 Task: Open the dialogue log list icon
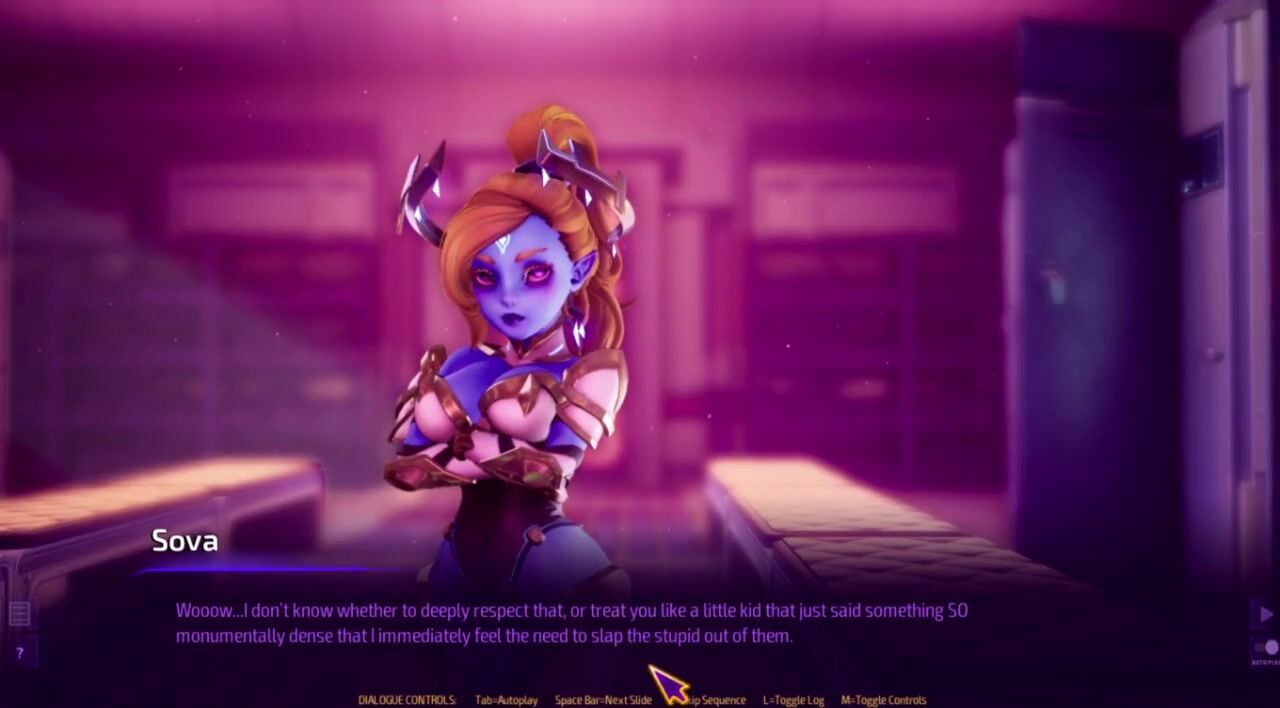pos(19,613)
